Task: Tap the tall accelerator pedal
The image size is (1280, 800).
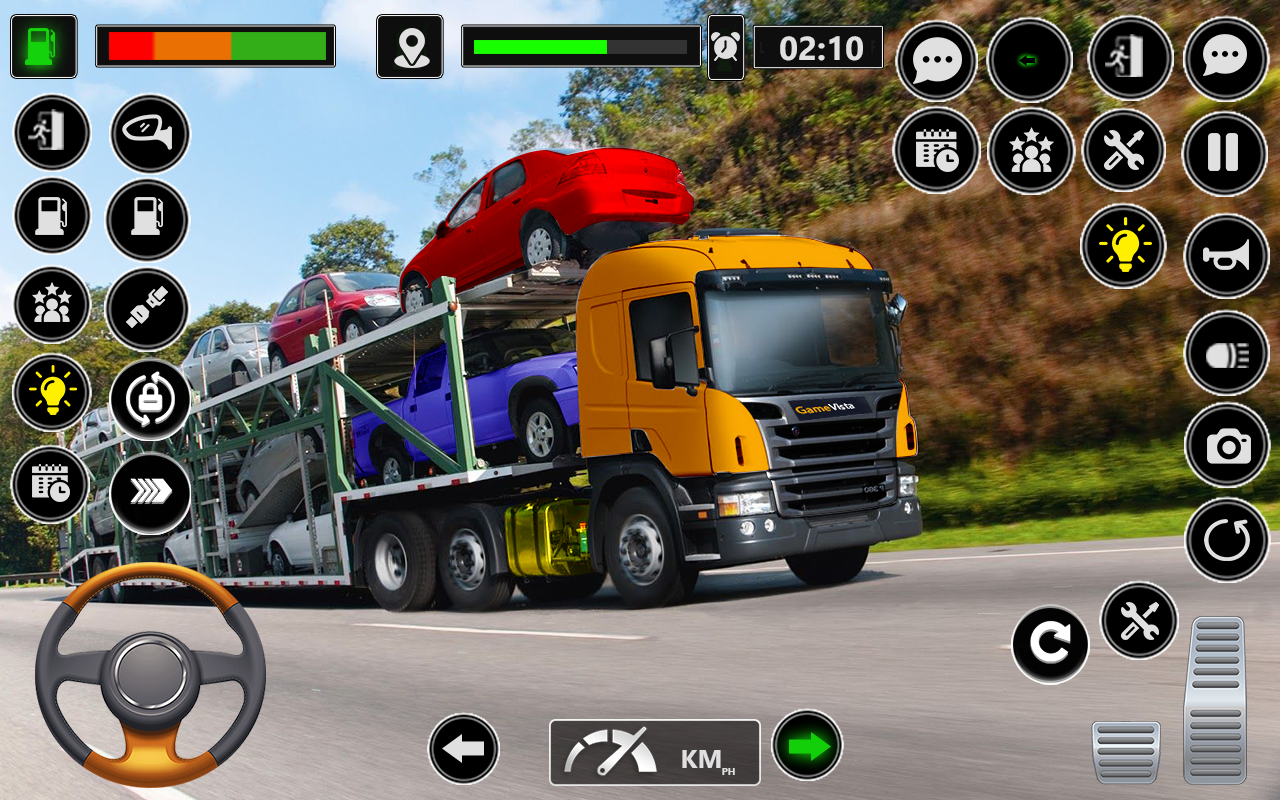Action: point(1216,698)
